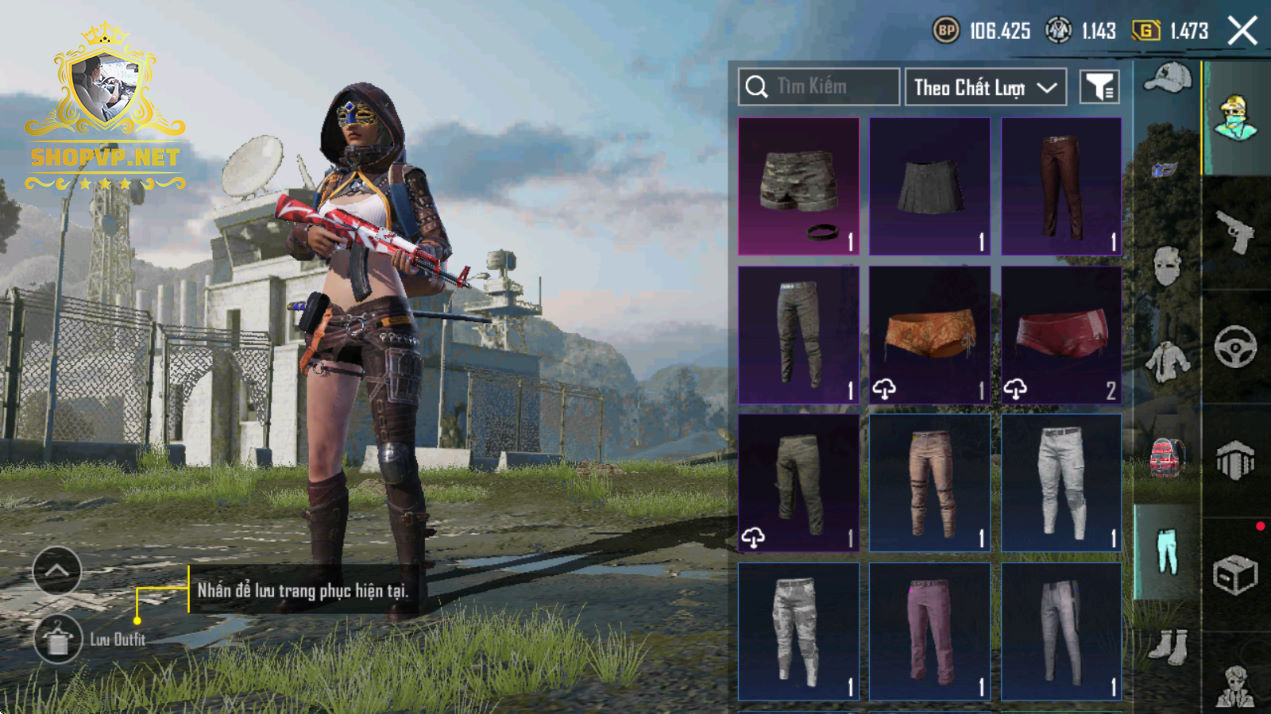Open the pistol weapons section
Image resolution: width=1271 pixels, height=714 pixels.
1236,232
